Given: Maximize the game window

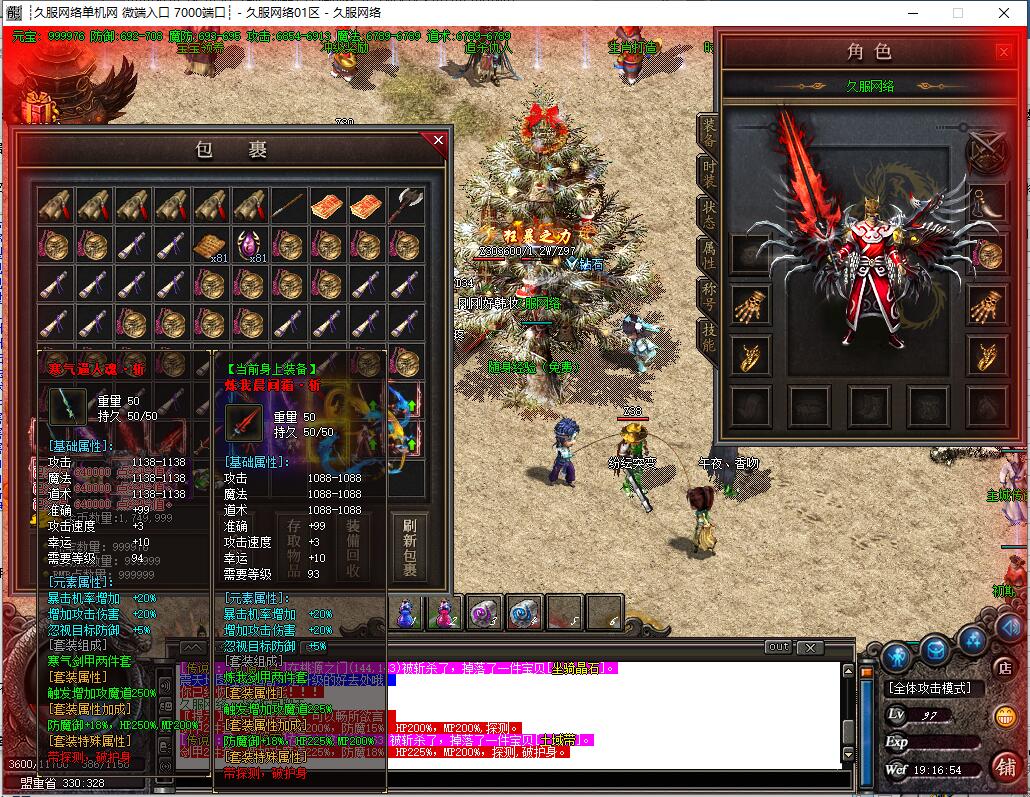Looking at the screenshot, I should pos(957,13).
